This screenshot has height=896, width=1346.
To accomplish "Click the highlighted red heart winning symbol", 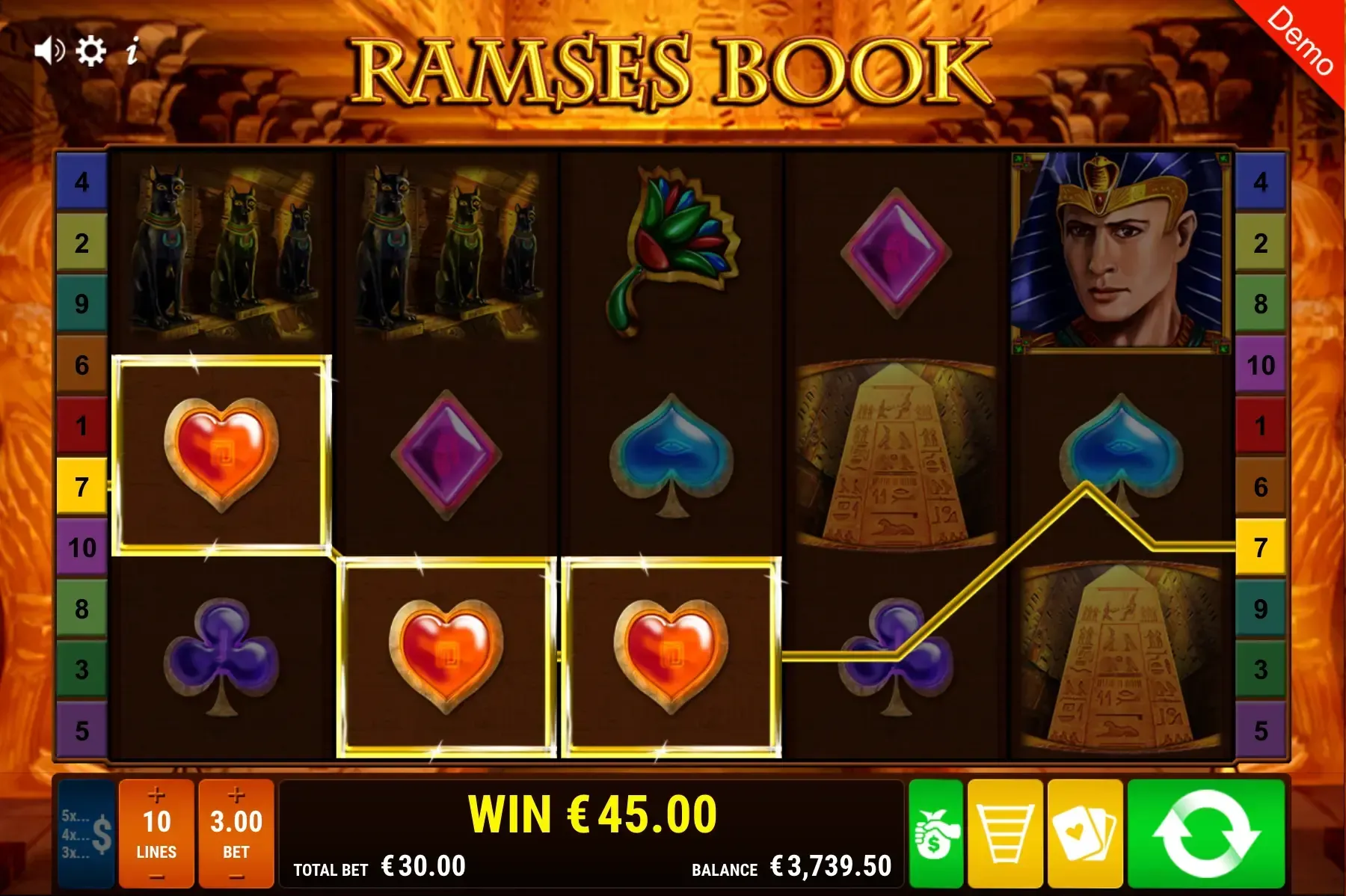I will [221, 455].
